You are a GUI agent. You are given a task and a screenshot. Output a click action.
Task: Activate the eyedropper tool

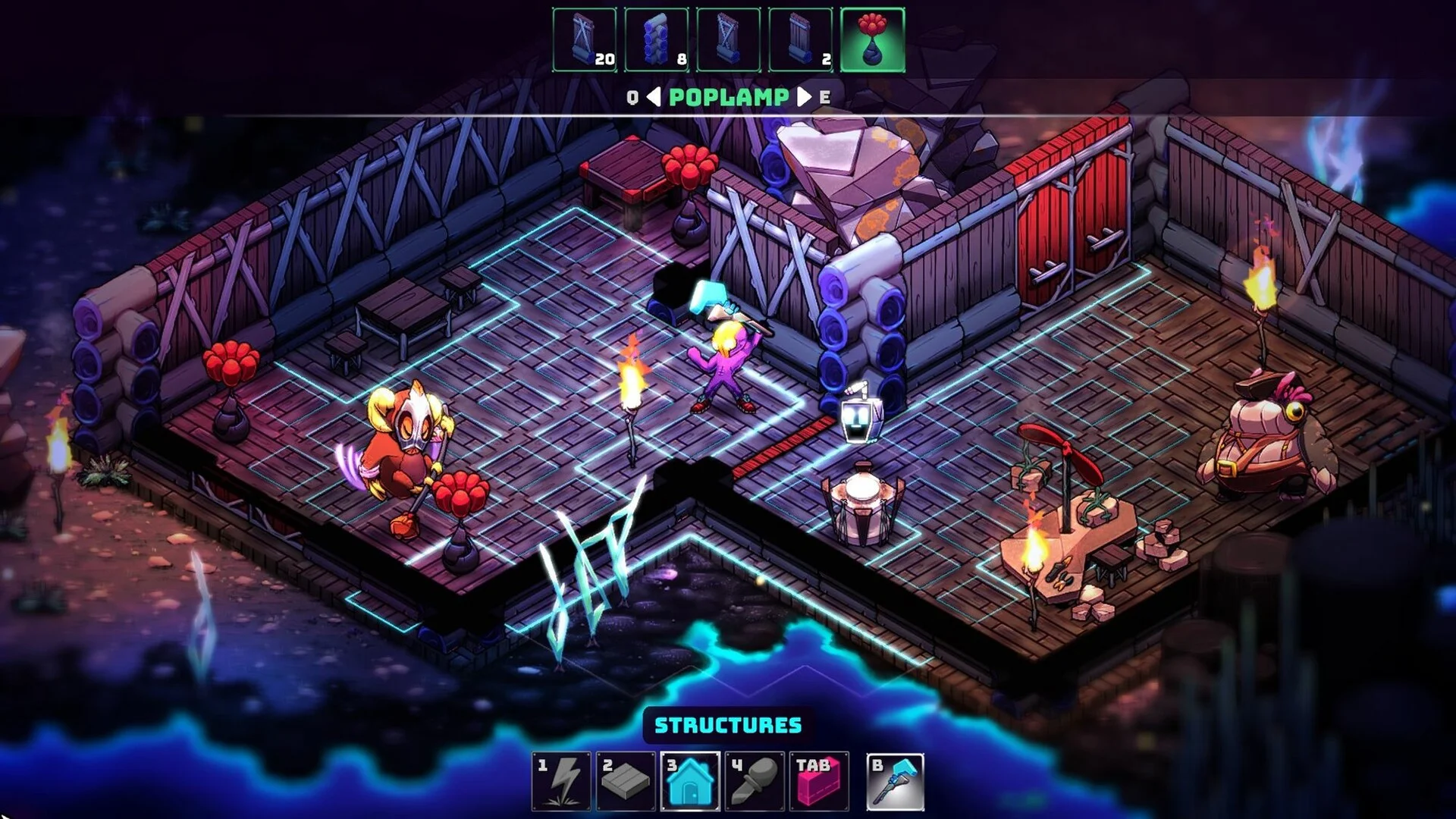(x=755, y=781)
